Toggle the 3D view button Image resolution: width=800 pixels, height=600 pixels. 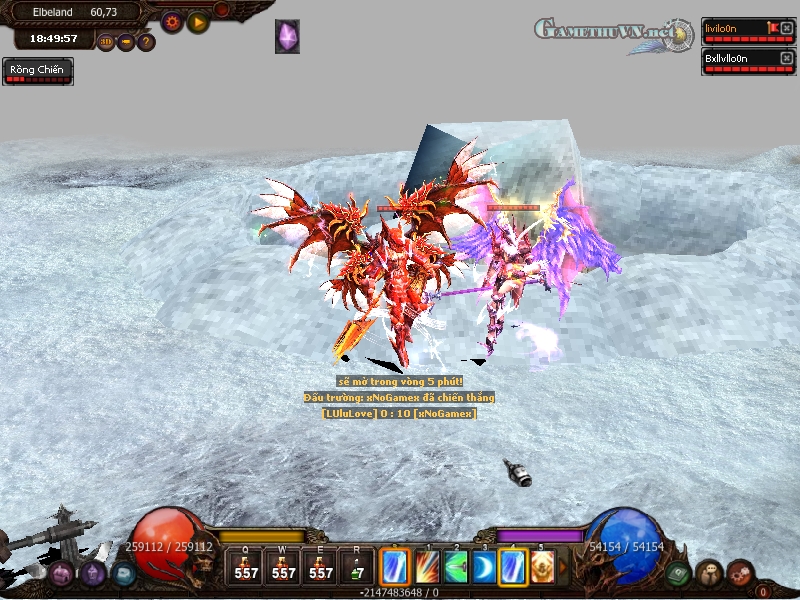click(106, 42)
